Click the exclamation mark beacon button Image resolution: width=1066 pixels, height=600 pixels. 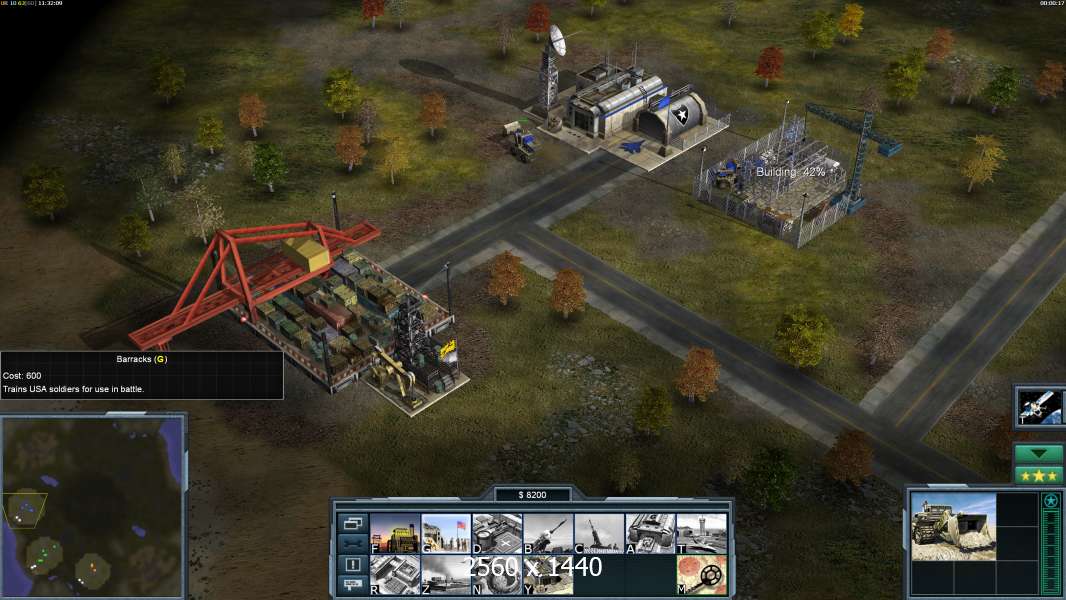[352, 565]
